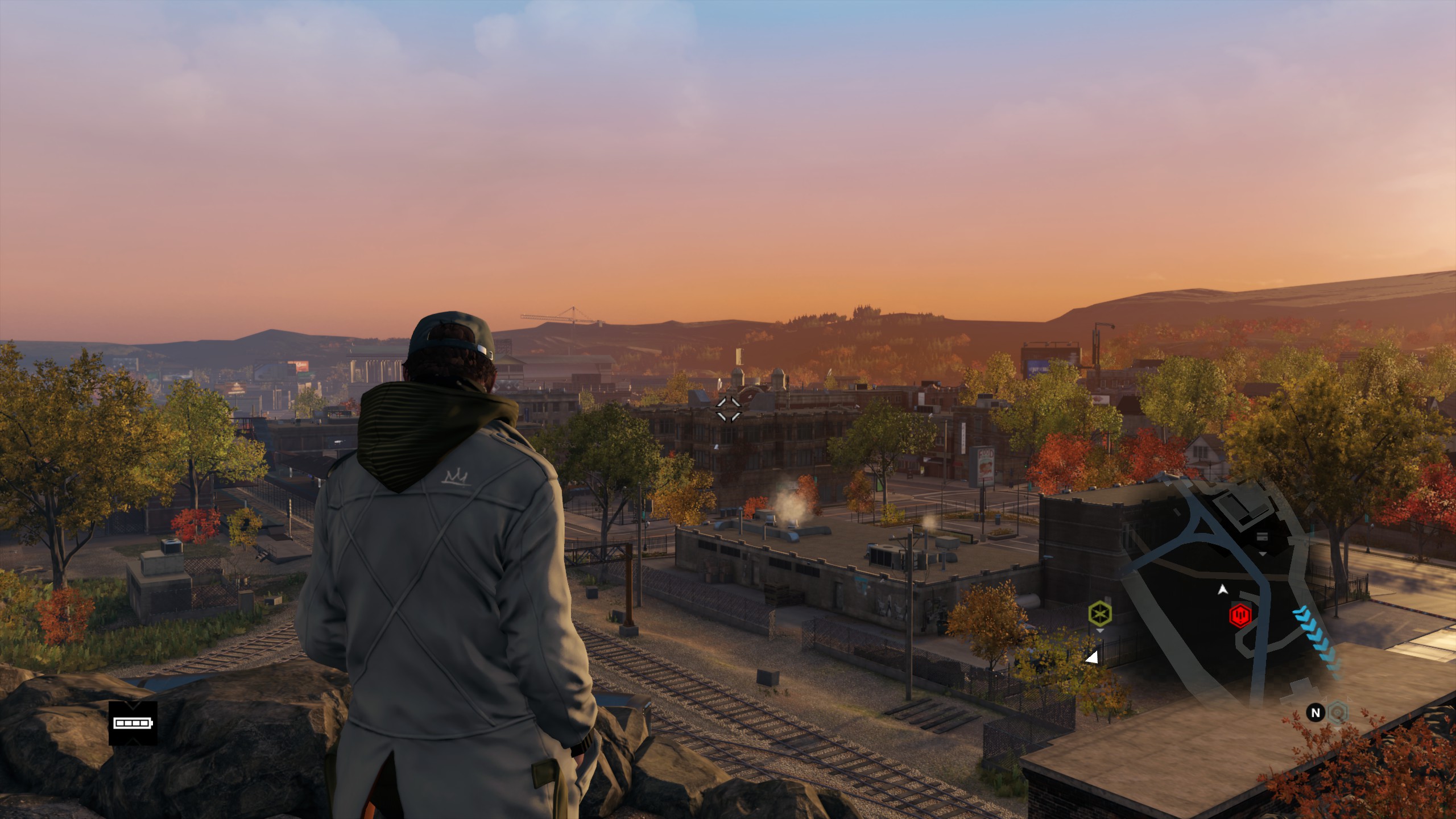1456x819 pixels.
Task: Select the white player arrow on minimap
Action: coord(1223,590)
